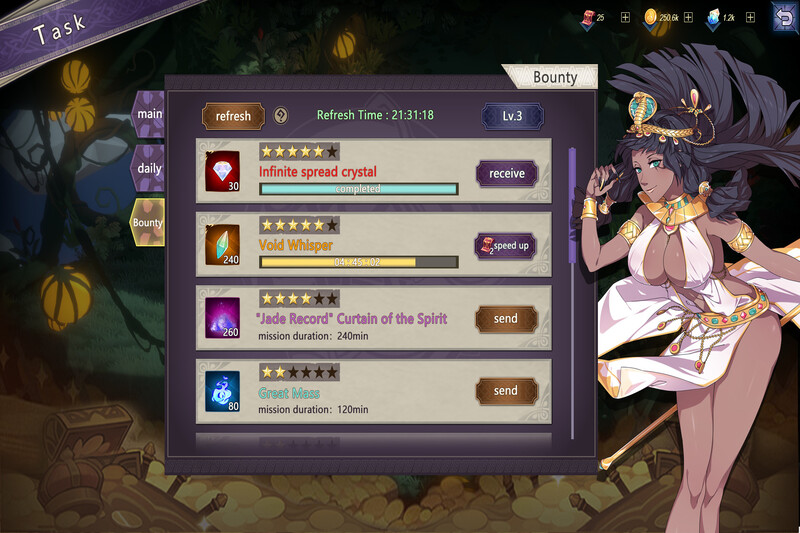
Task: Send the Jade Record Curtain of the Spirit mission
Action: pos(506,319)
